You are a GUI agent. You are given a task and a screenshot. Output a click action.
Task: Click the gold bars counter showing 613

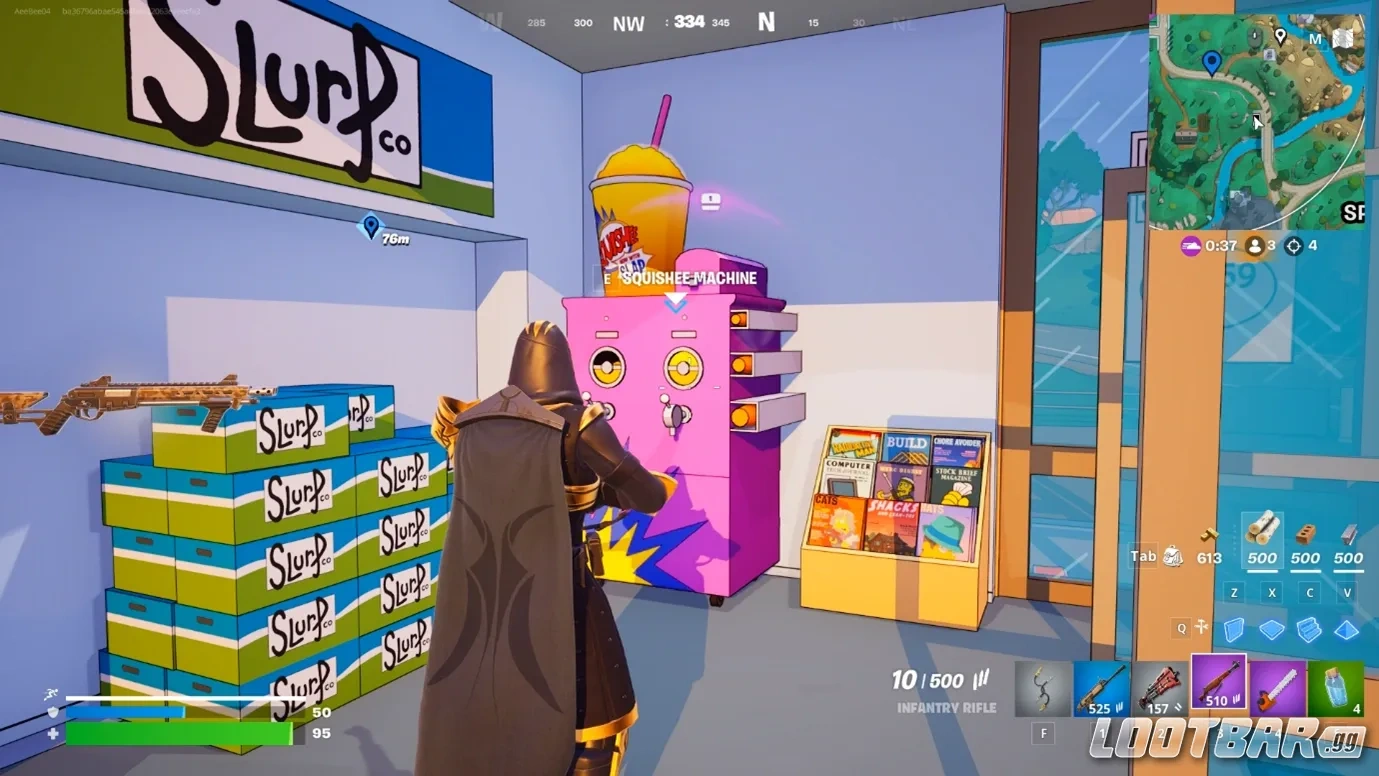[1209, 558]
